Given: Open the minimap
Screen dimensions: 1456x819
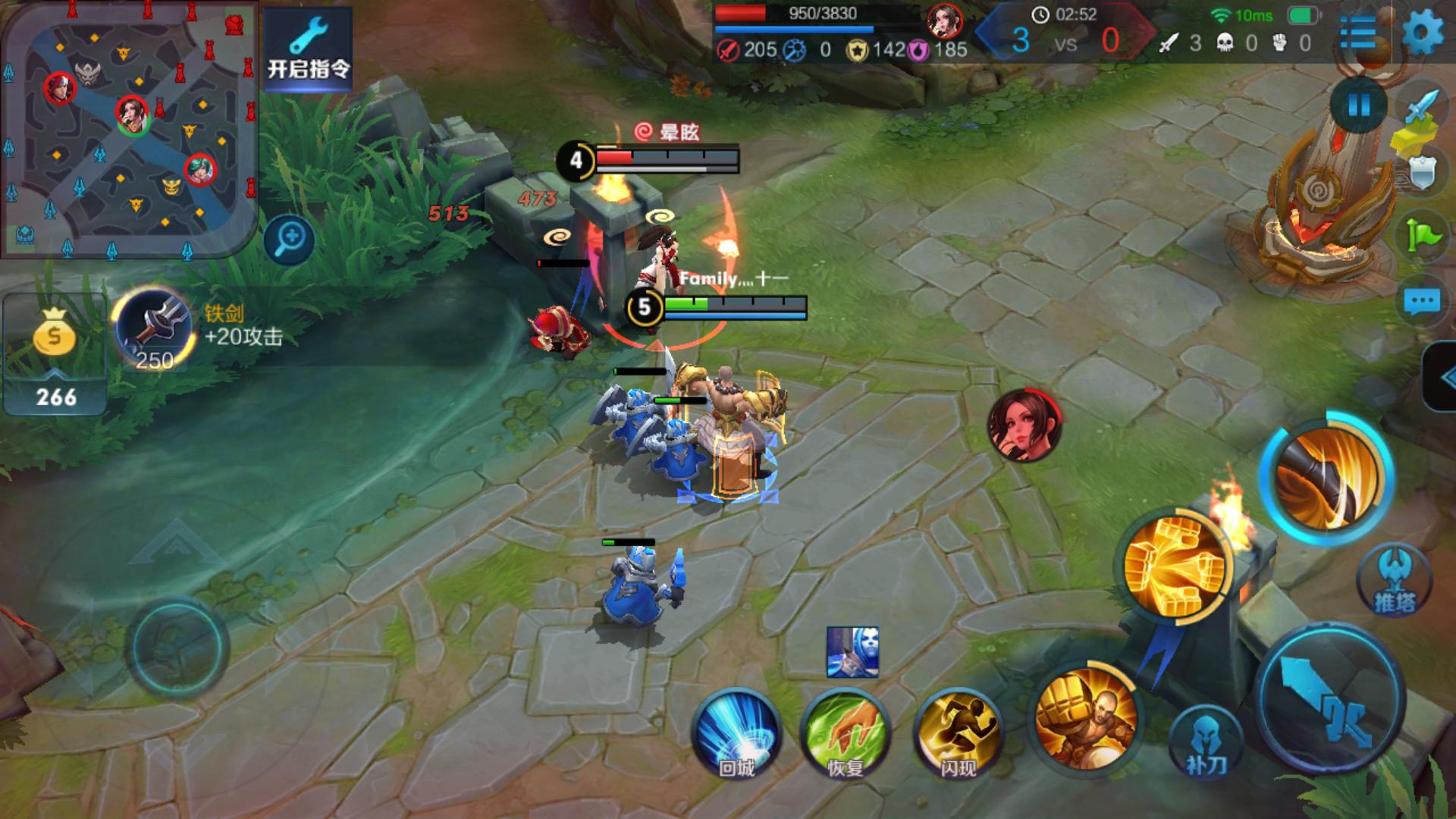Looking at the screenshot, I should 129,129.
